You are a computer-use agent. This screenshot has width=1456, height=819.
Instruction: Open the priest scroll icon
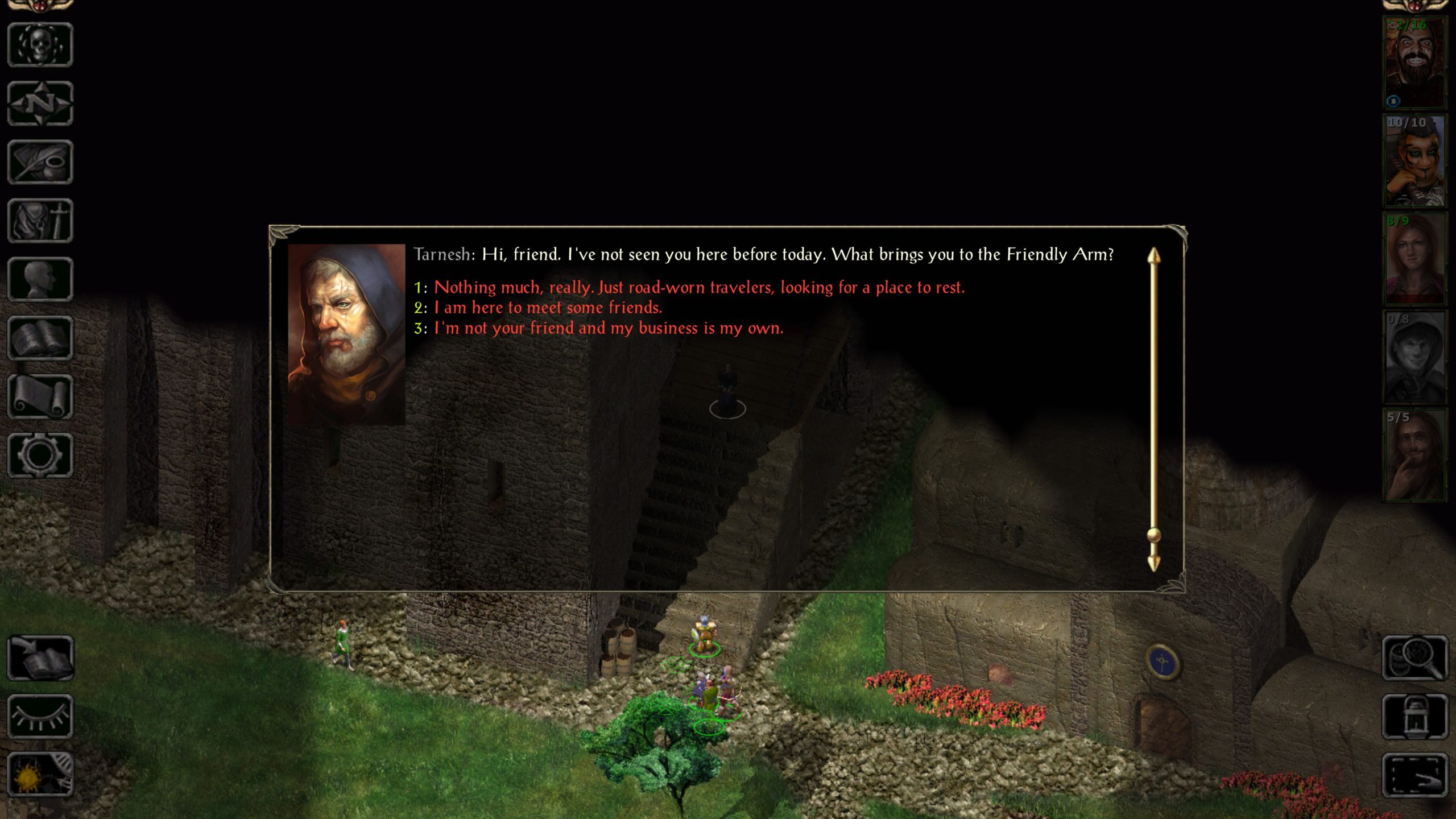click(40, 396)
